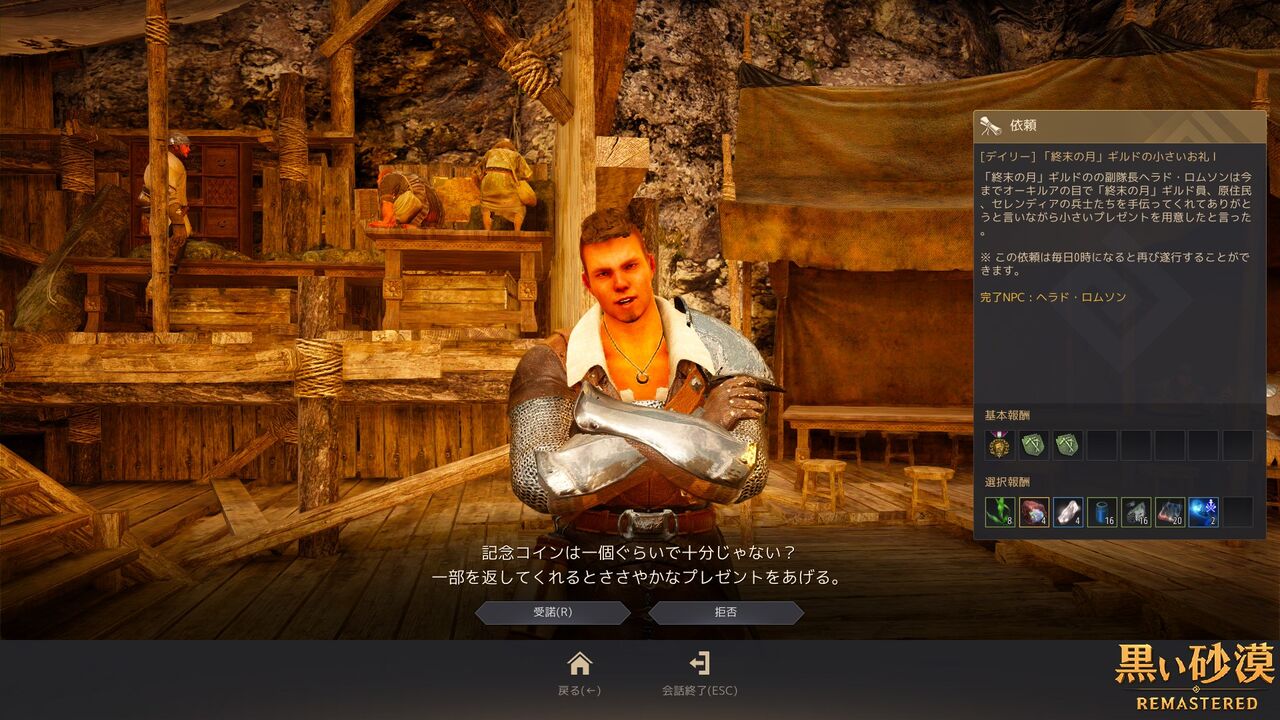Select the gold medal basic reward icon

coord(999,442)
